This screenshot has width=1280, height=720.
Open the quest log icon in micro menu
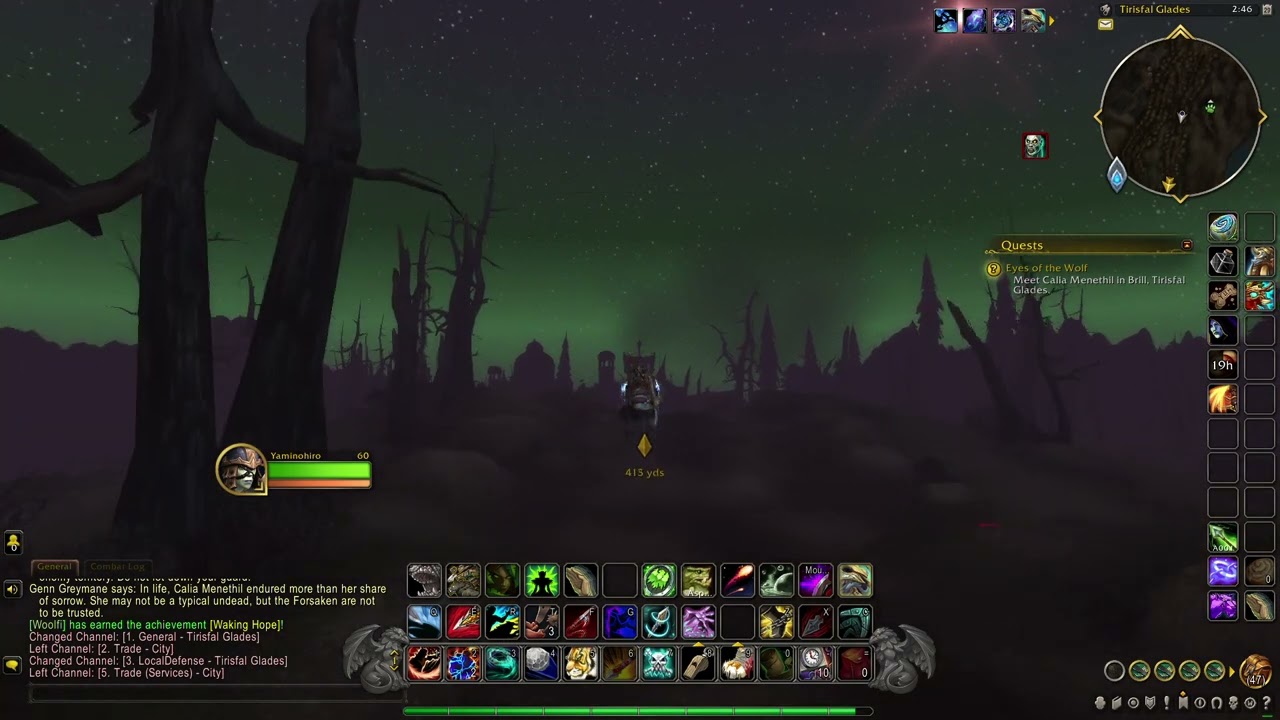click(1167, 703)
